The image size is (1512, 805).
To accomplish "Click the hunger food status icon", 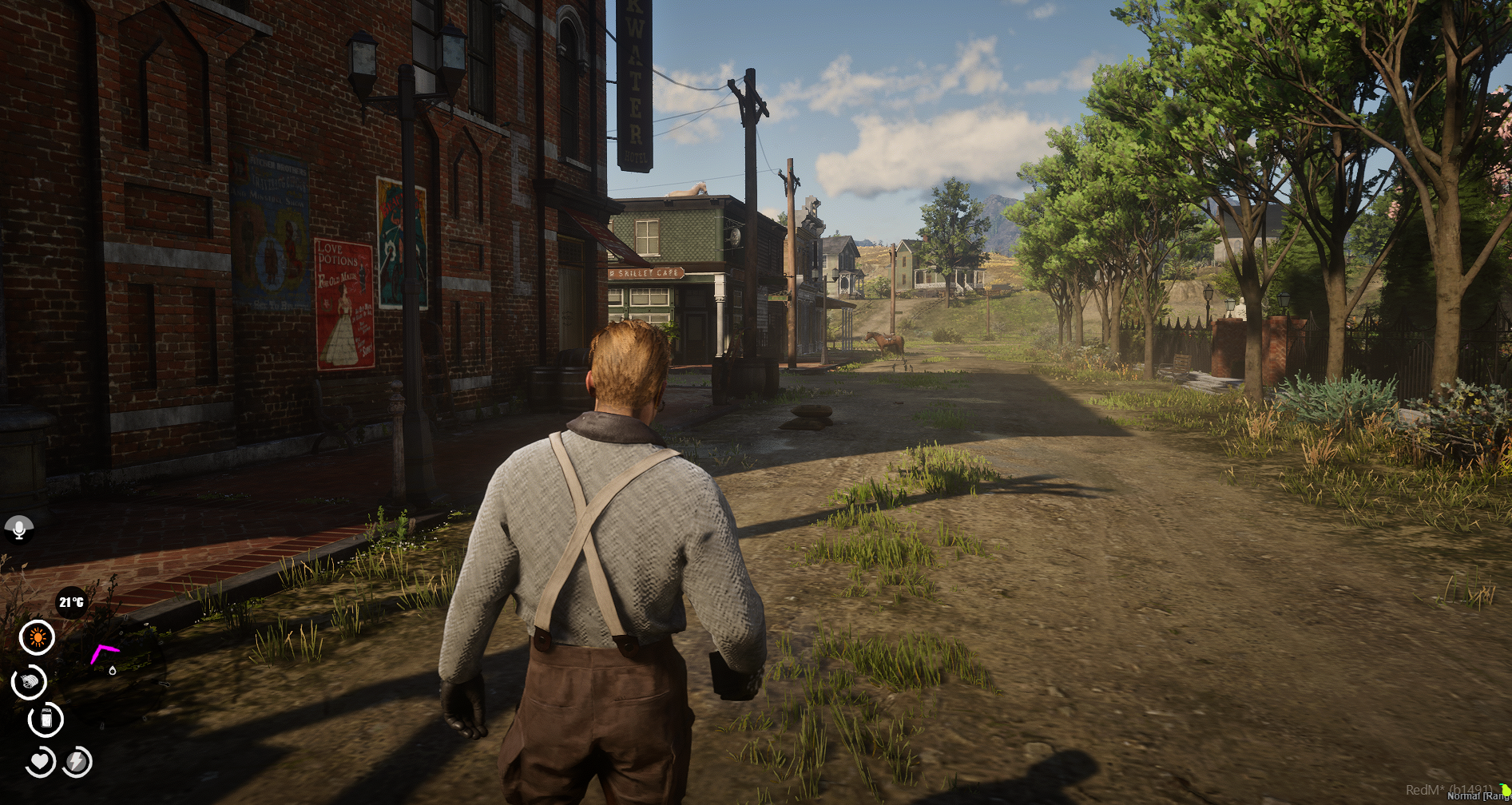I will (30, 681).
